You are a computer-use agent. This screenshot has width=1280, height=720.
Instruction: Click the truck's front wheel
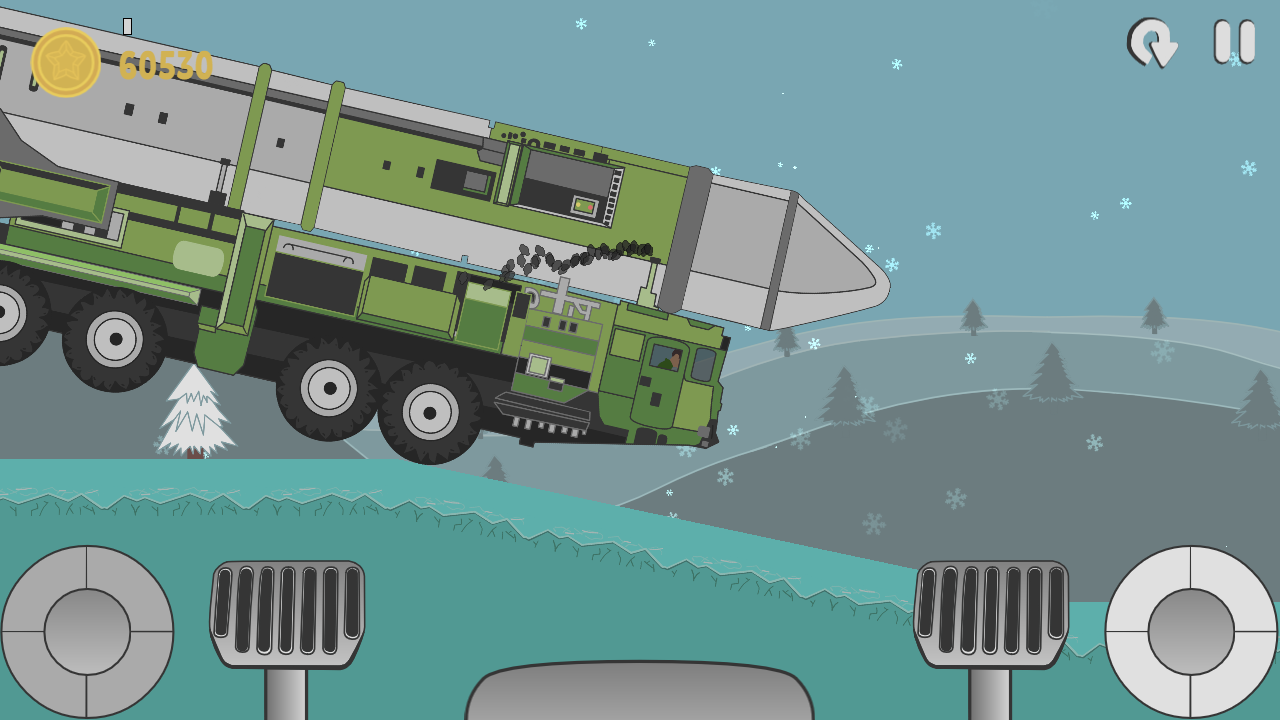[430, 410]
